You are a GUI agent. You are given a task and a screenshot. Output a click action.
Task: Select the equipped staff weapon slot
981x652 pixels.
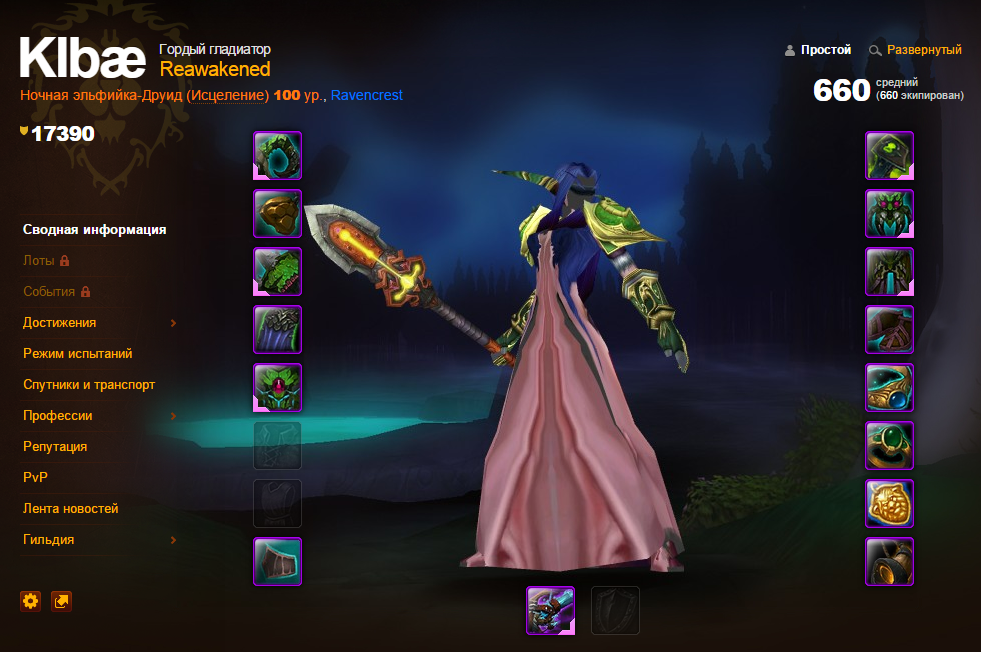tap(551, 610)
